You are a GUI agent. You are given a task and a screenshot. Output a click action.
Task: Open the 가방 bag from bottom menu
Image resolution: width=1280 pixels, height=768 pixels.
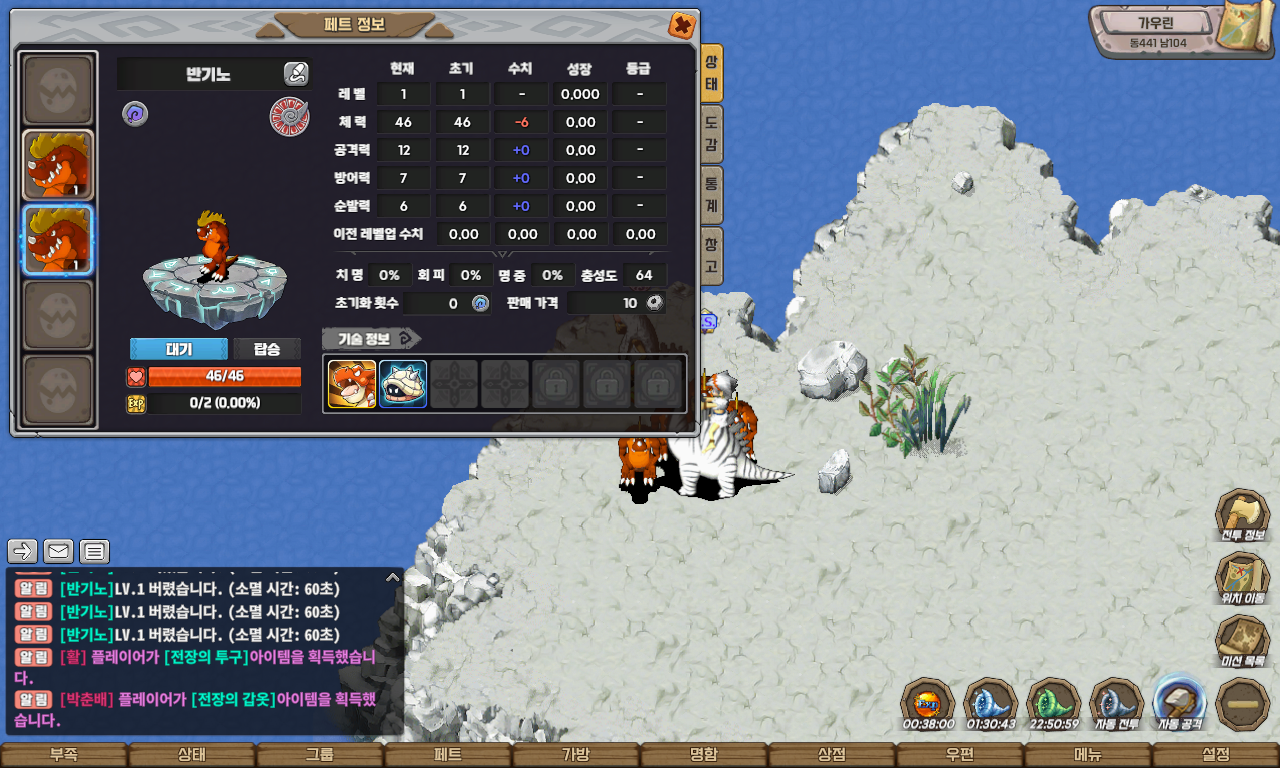(576, 755)
